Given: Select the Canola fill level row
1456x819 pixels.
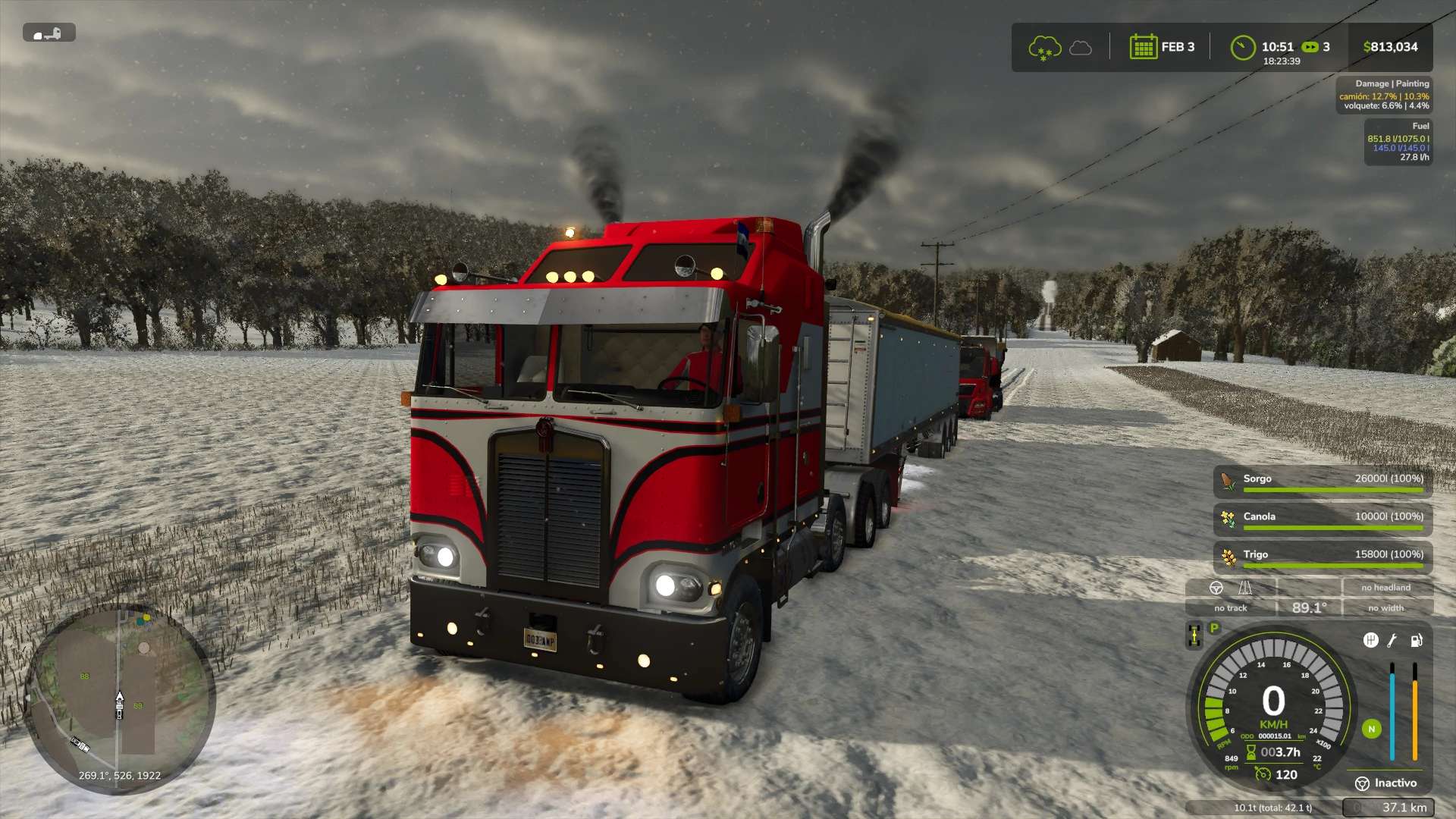Looking at the screenshot, I should click(x=1323, y=519).
